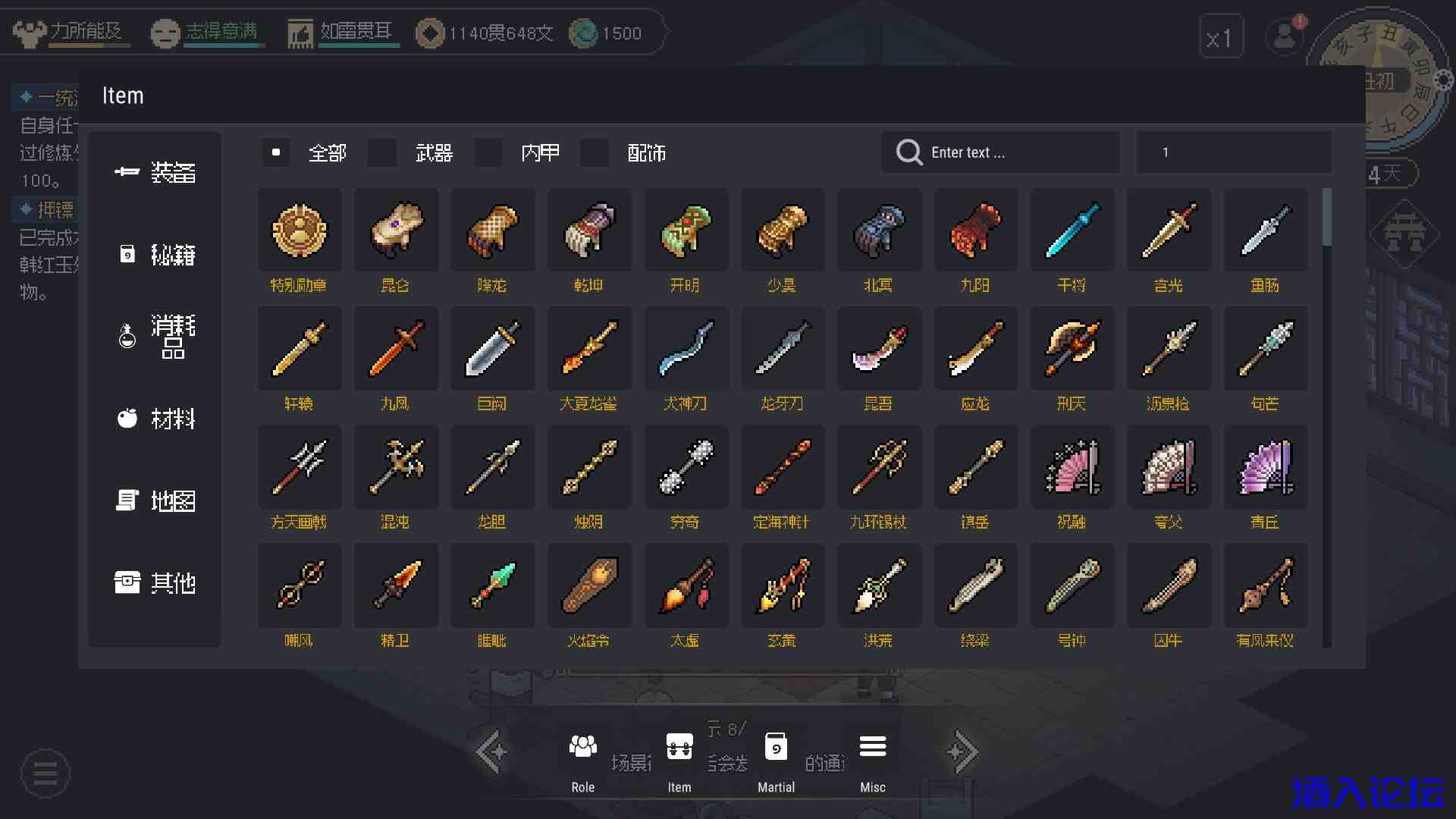Pick the 干将 blue sword item
1456x819 pixels.
1072,231
